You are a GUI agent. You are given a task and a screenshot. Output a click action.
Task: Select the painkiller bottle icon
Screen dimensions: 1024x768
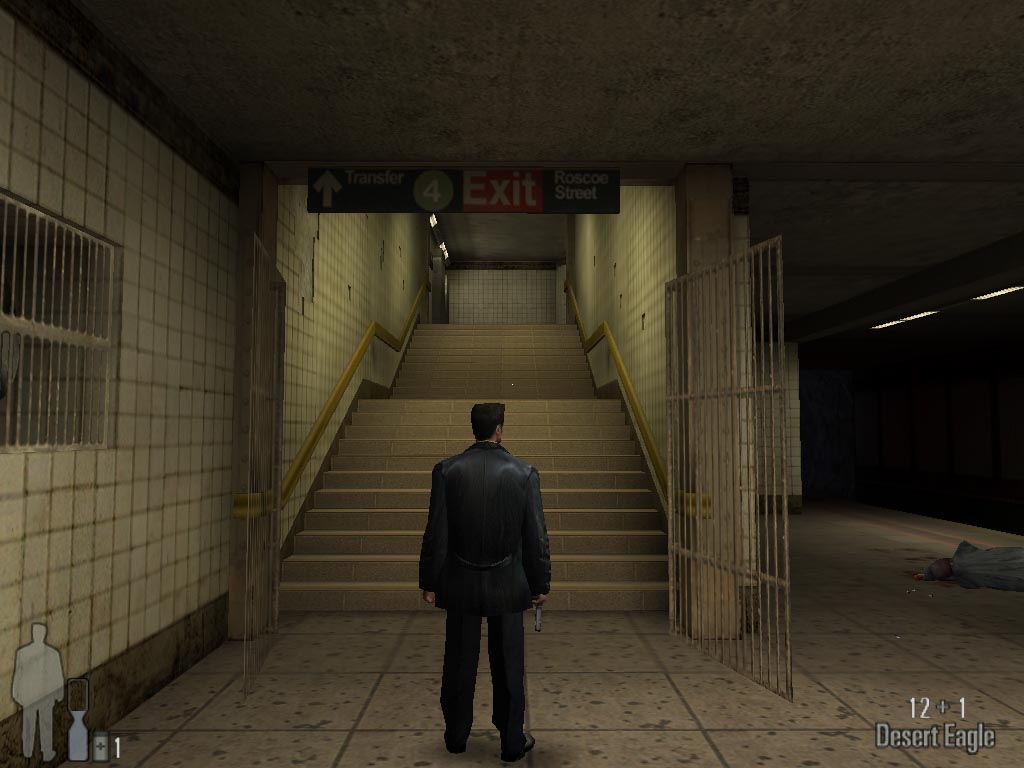(100, 747)
